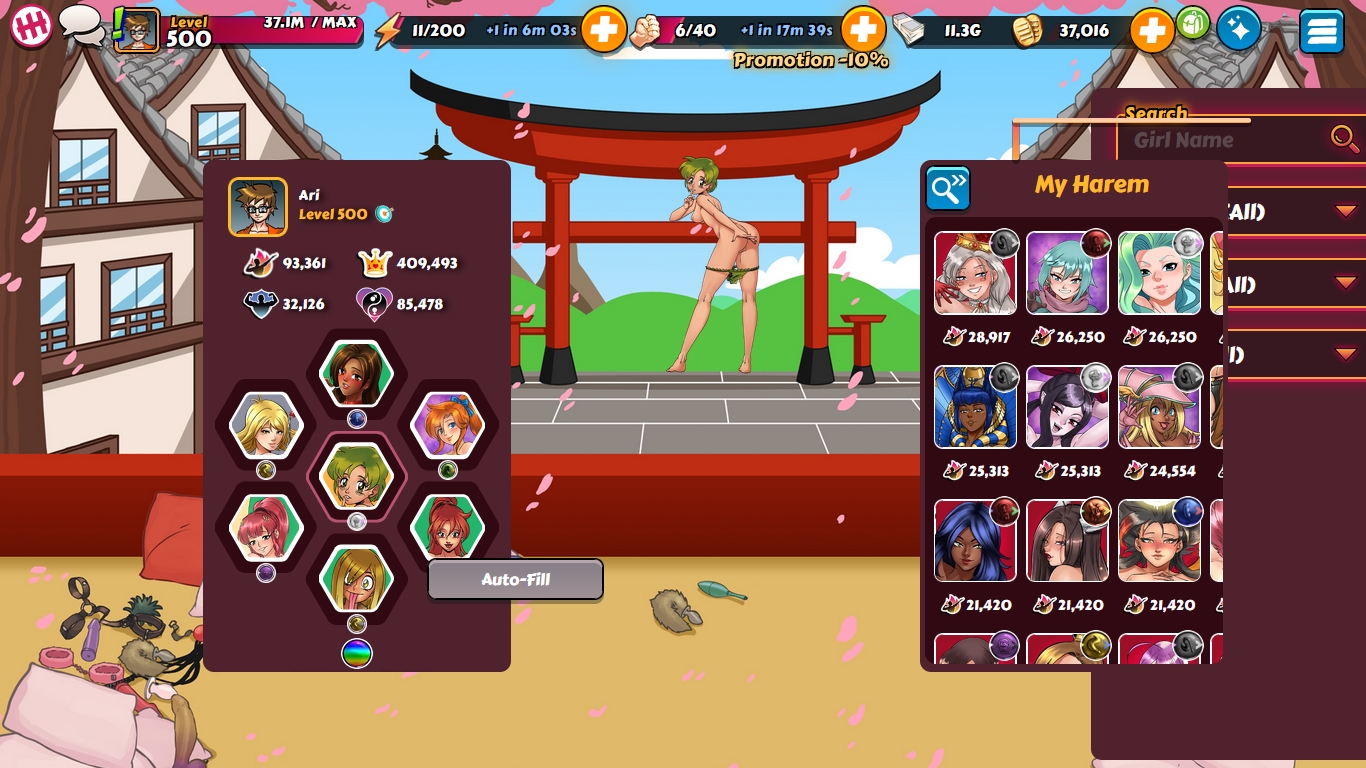Open Ari's profile portrait in team panel

click(x=258, y=207)
